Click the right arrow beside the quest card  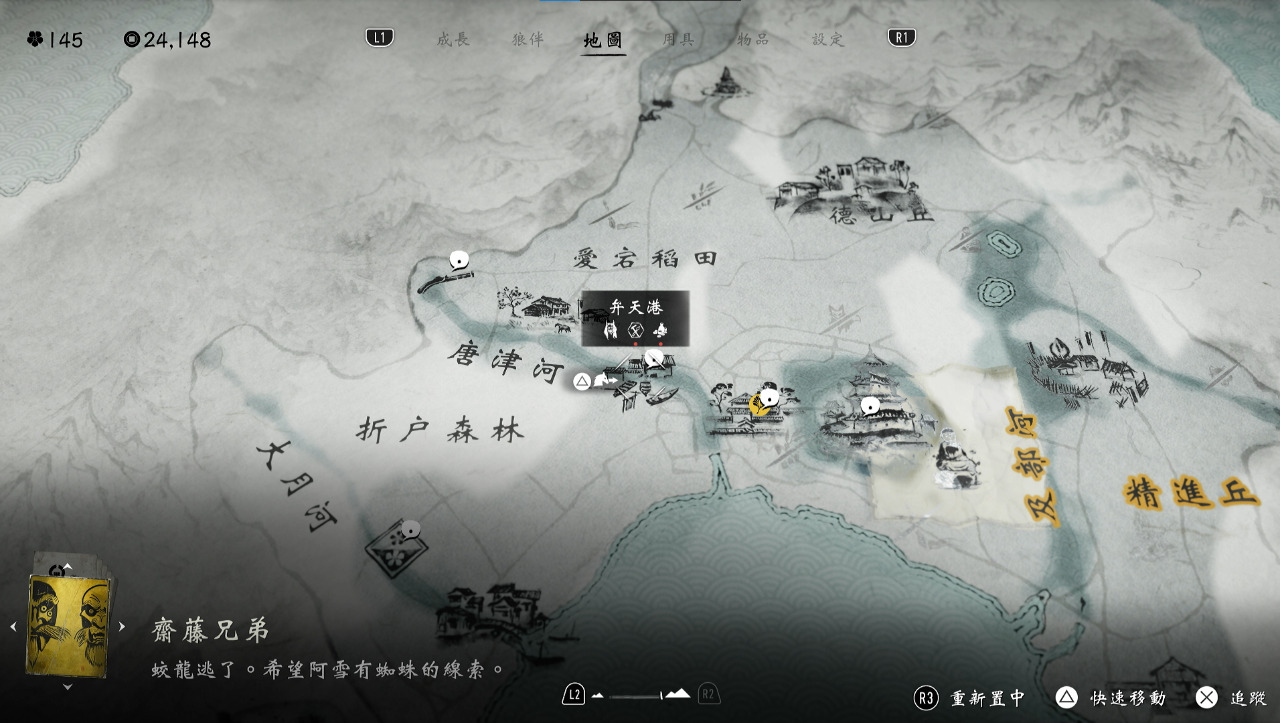pos(122,627)
